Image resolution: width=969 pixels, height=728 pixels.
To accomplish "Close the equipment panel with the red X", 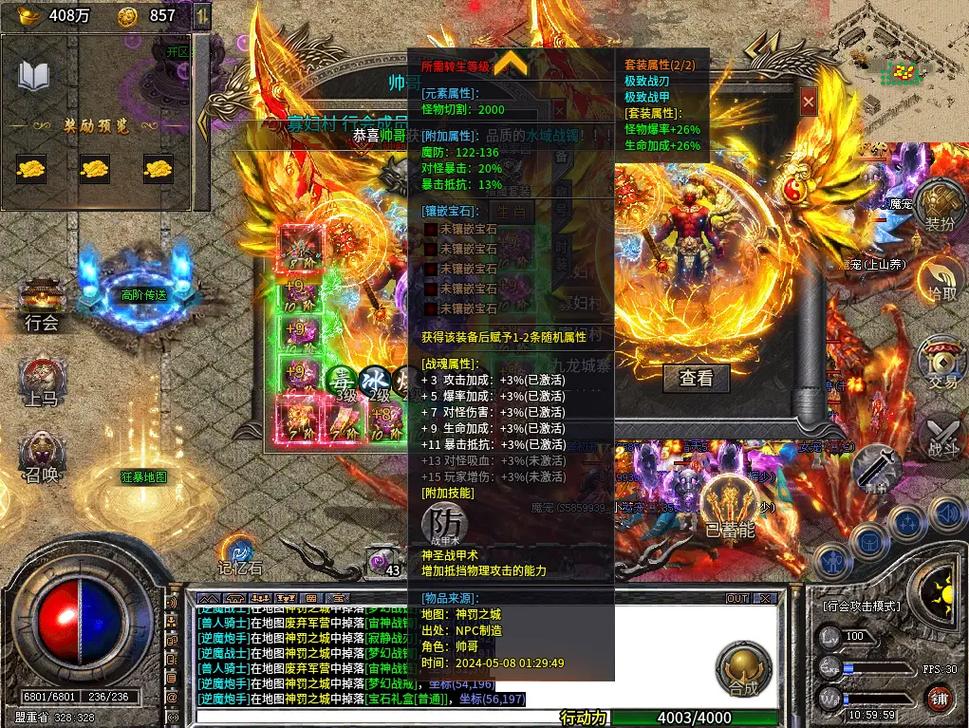I will tap(808, 101).
